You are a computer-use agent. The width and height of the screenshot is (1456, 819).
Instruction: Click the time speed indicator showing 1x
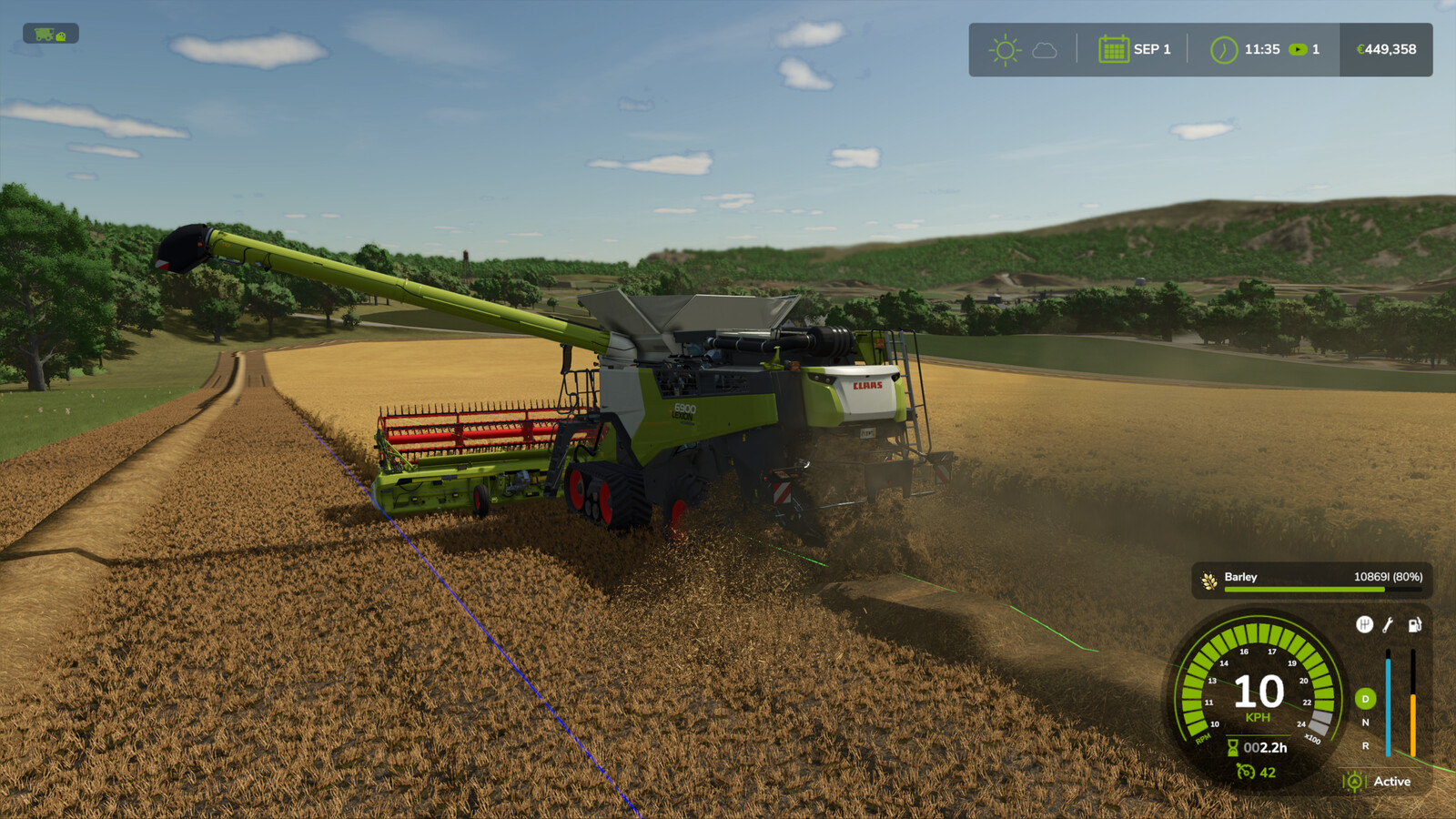[x=1303, y=50]
